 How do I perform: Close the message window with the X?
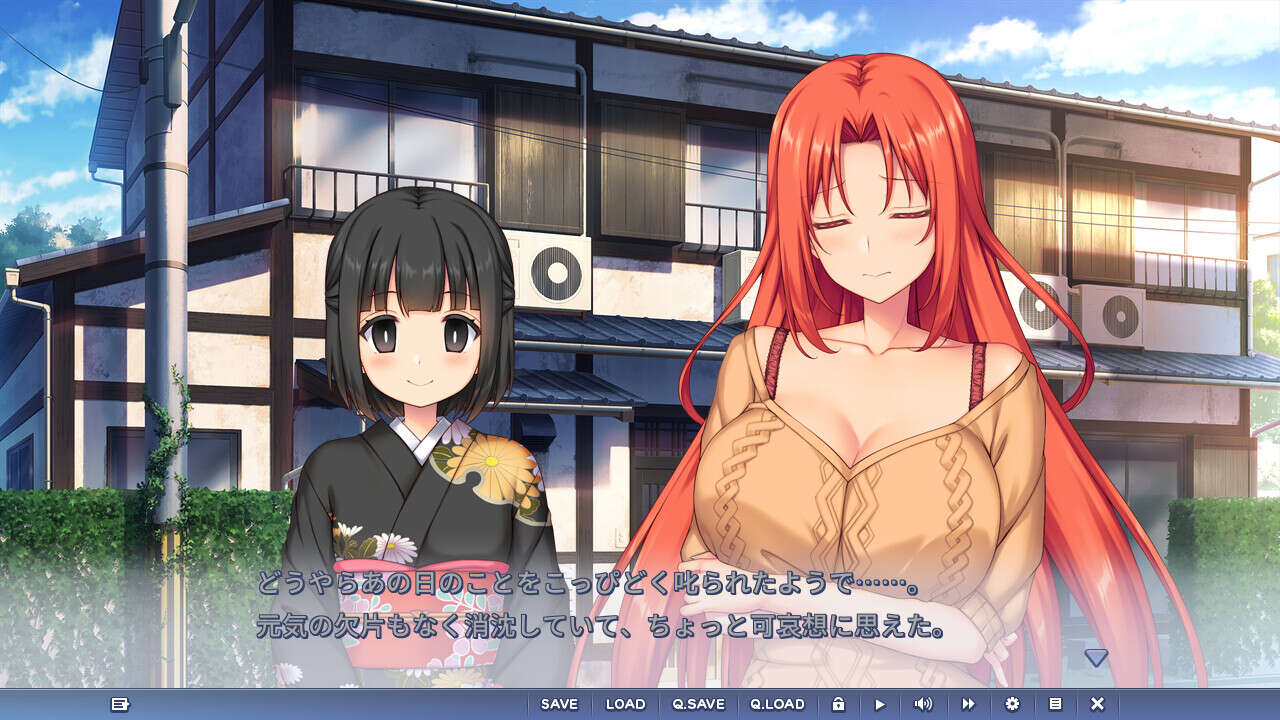(x=1097, y=704)
